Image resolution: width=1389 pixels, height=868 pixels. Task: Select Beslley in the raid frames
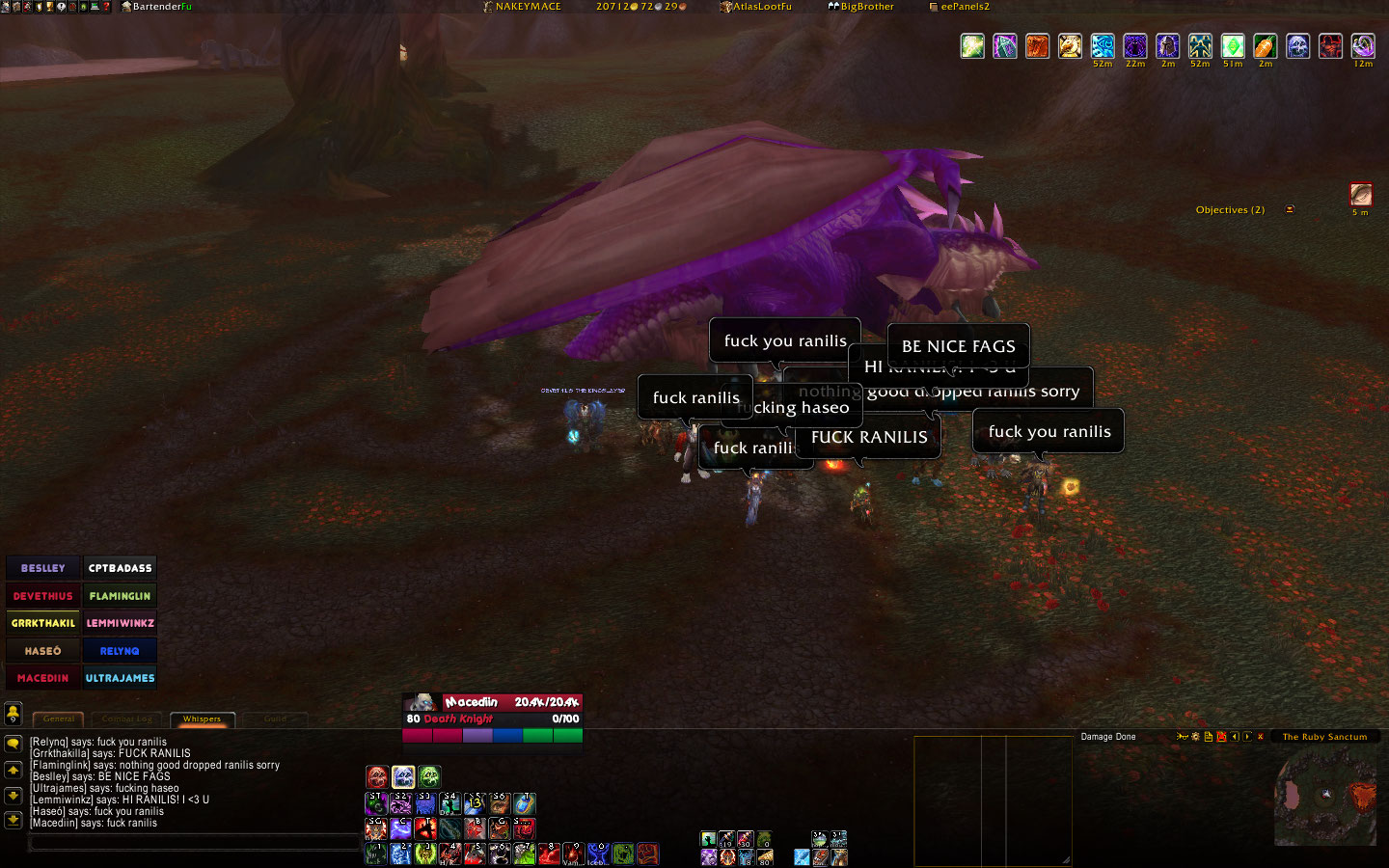point(43,568)
